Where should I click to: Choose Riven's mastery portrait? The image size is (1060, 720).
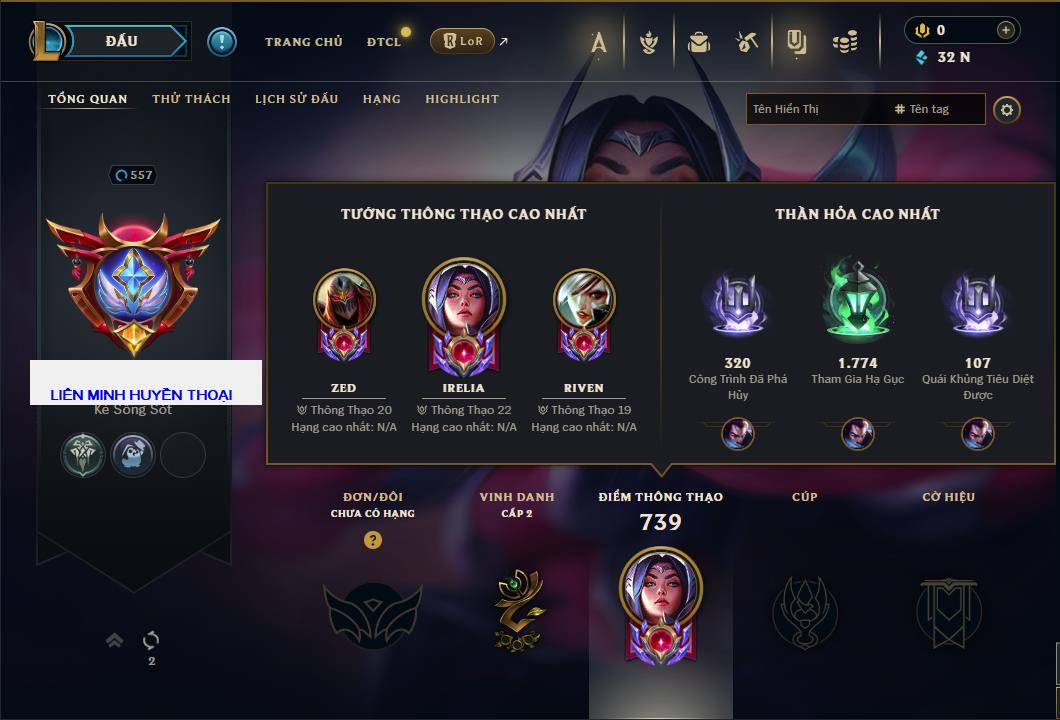pyautogui.click(x=583, y=302)
